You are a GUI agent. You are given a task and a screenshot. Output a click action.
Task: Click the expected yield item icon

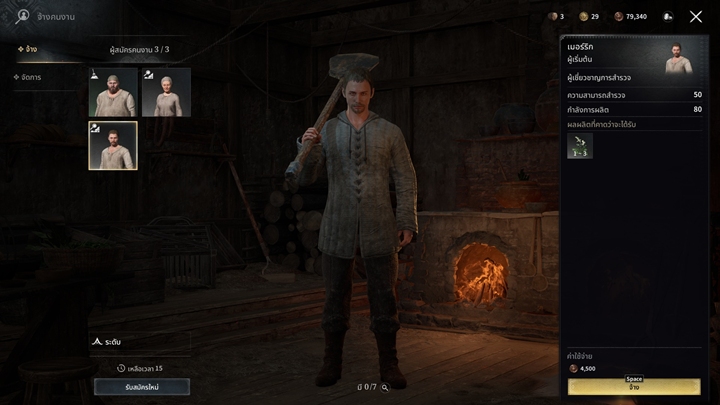point(580,146)
